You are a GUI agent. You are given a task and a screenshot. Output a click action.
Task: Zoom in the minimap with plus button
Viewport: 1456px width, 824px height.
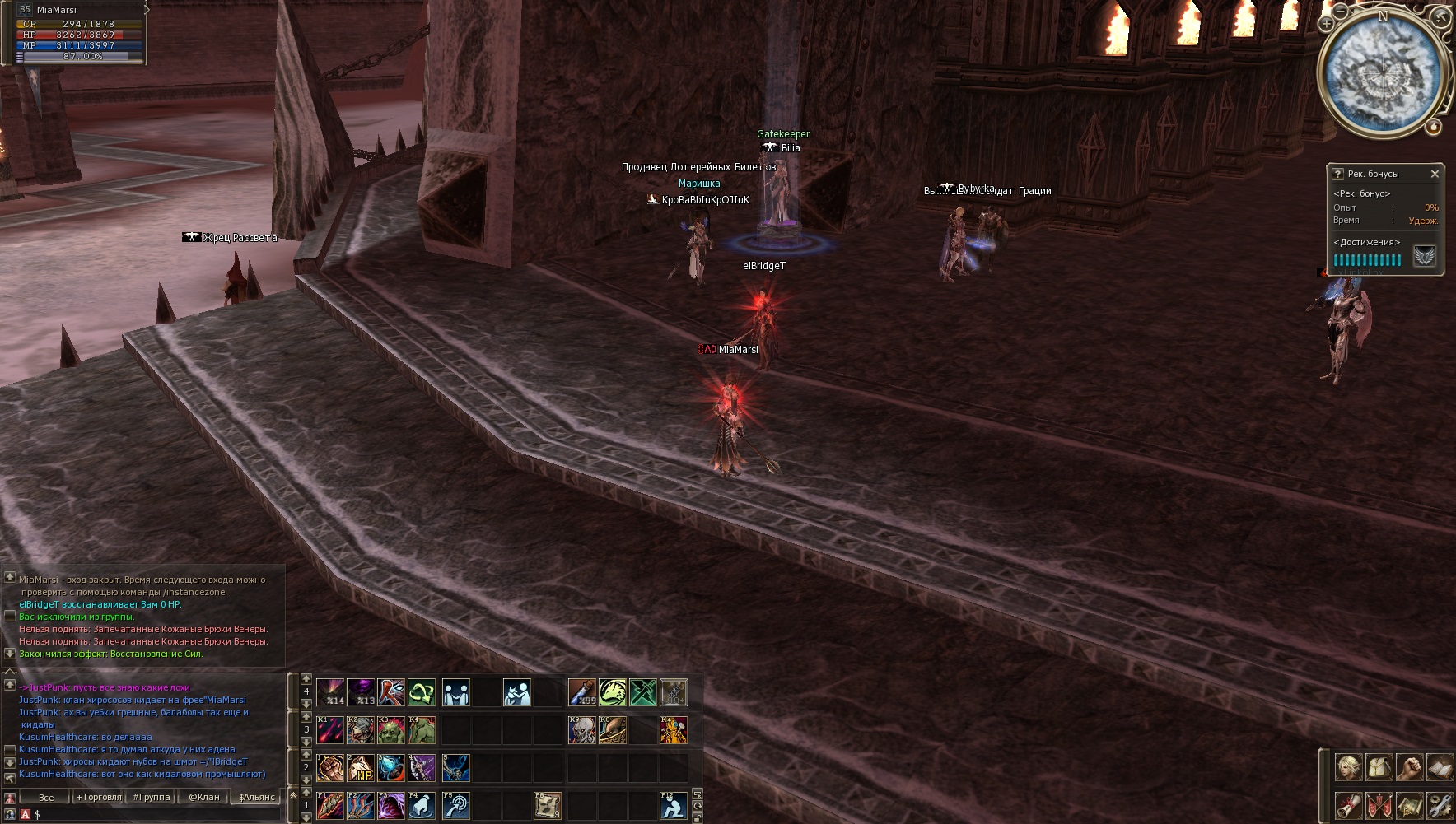click(x=1326, y=24)
